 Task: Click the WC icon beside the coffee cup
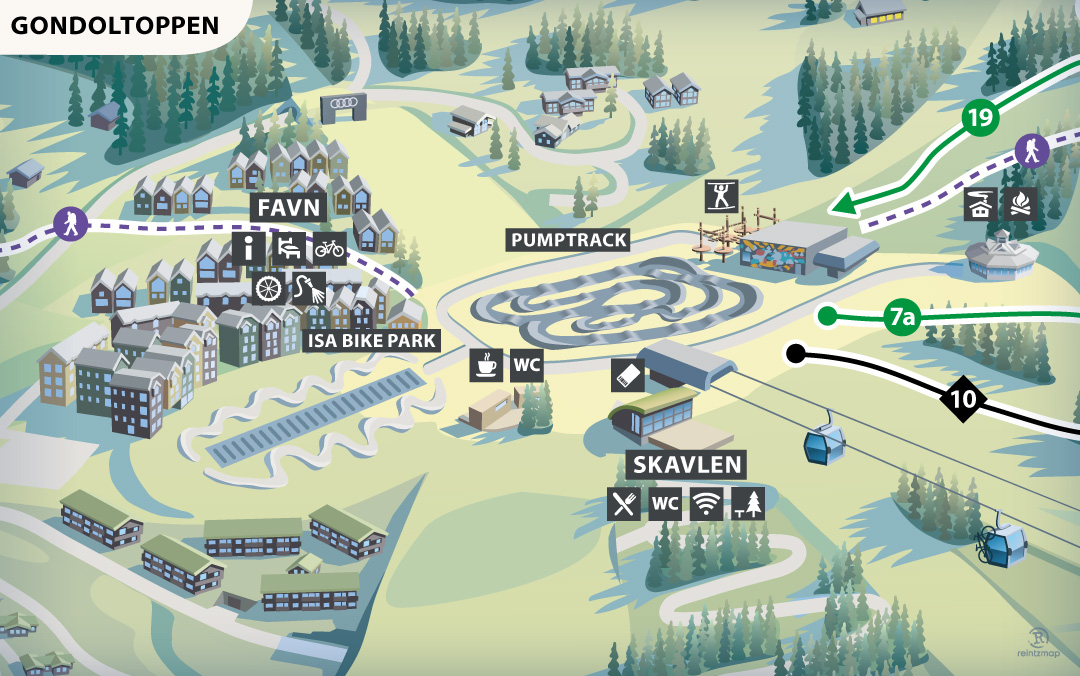[x=527, y=365]
